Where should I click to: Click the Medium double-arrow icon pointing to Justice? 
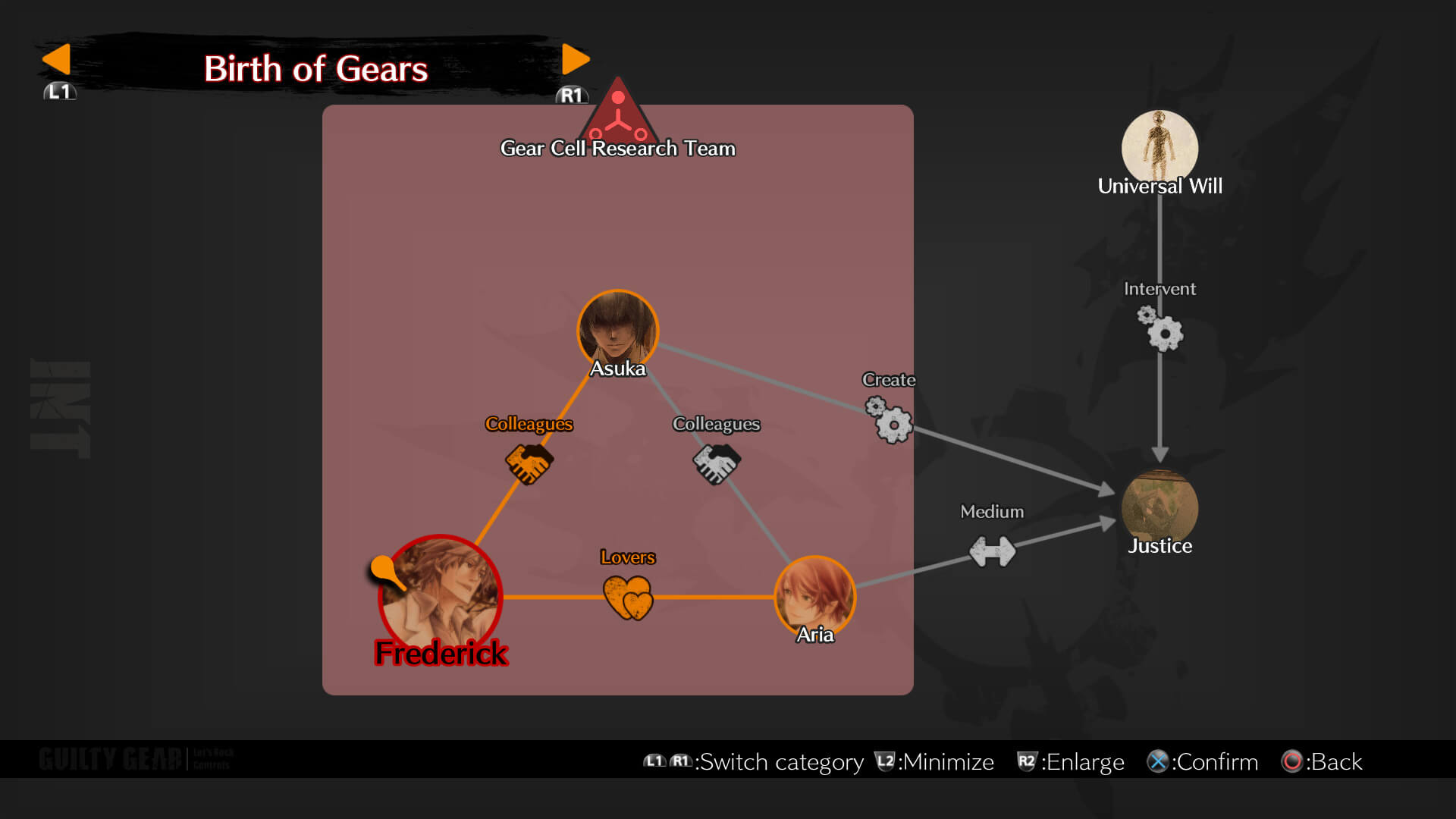click(x=991, y=549)
